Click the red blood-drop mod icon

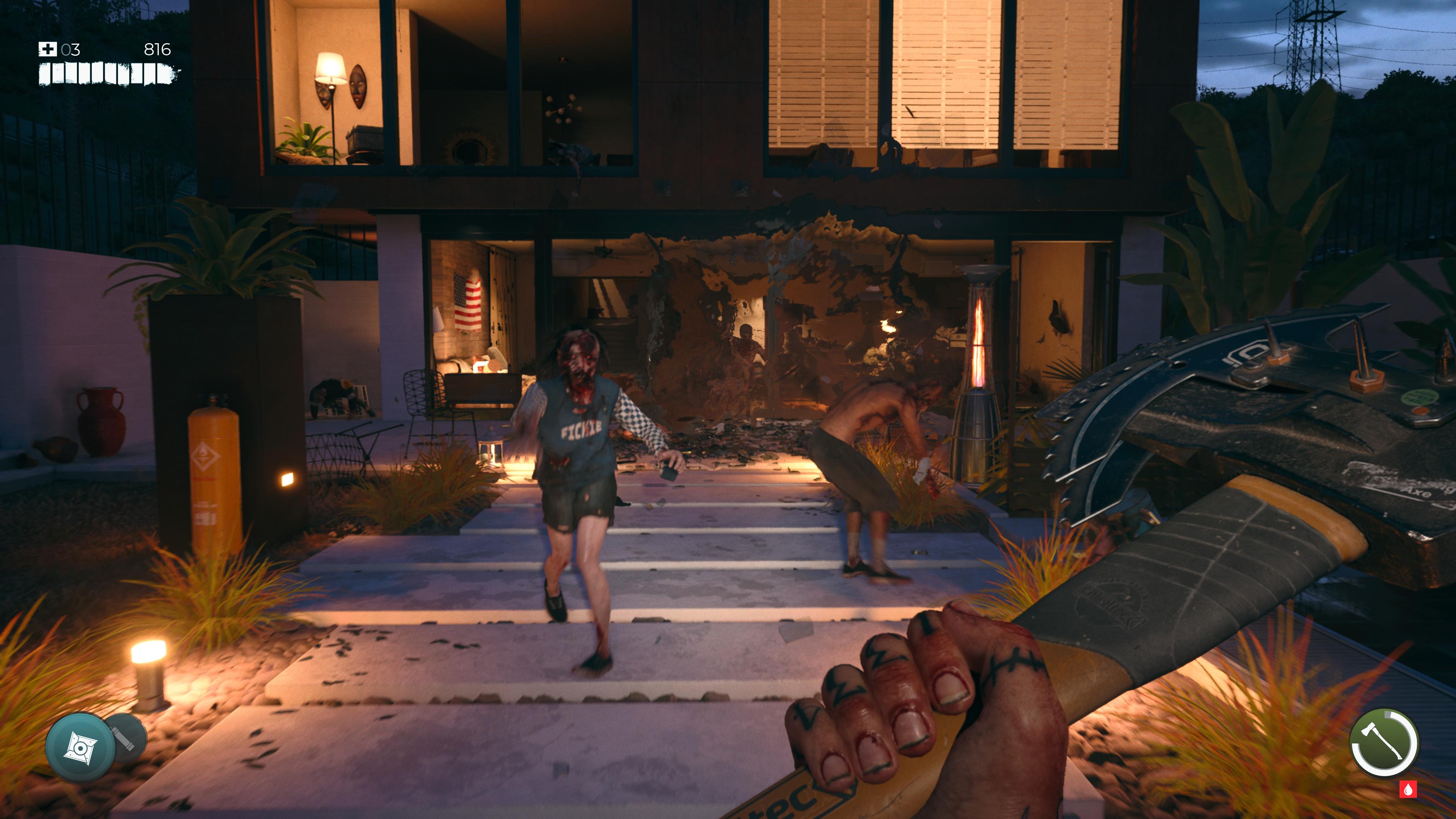pos(1407,789)
